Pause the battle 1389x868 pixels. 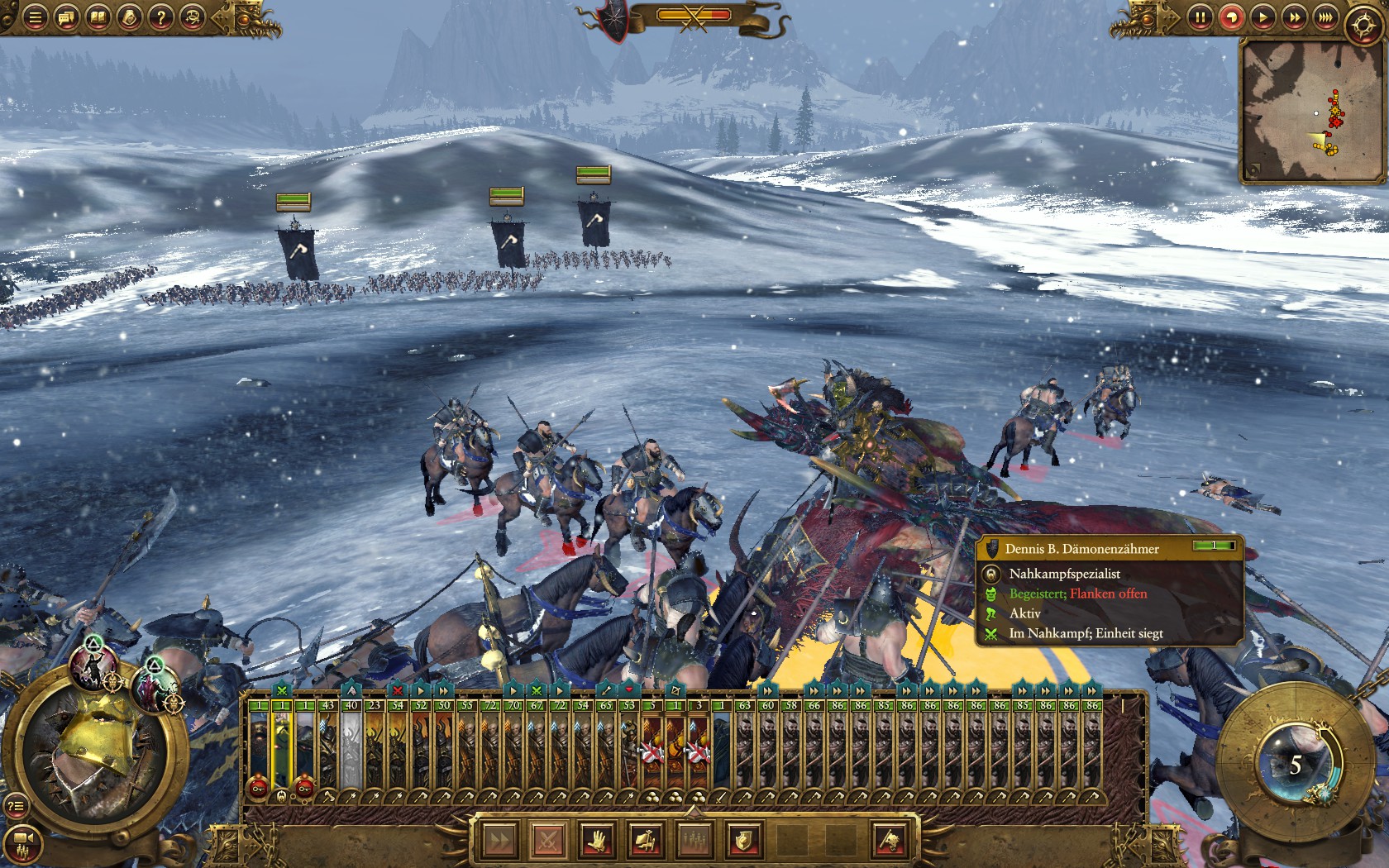tap(1200, 17)
